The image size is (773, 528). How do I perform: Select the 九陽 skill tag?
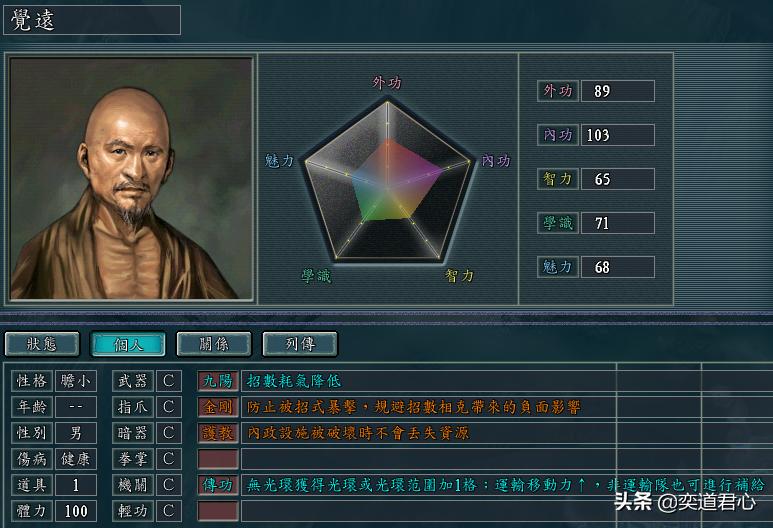(x=218, y=381)
